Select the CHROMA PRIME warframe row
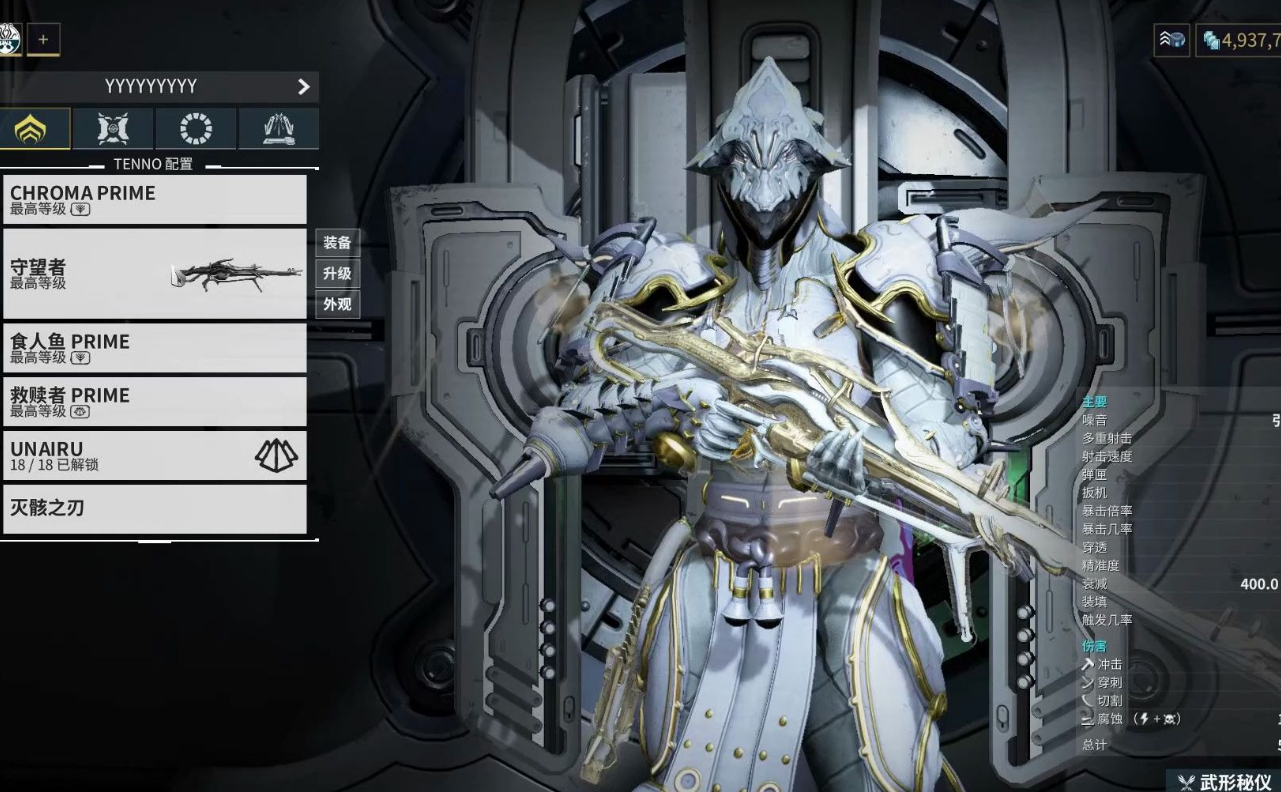1281x792 pixels. (x=155, y=200)
